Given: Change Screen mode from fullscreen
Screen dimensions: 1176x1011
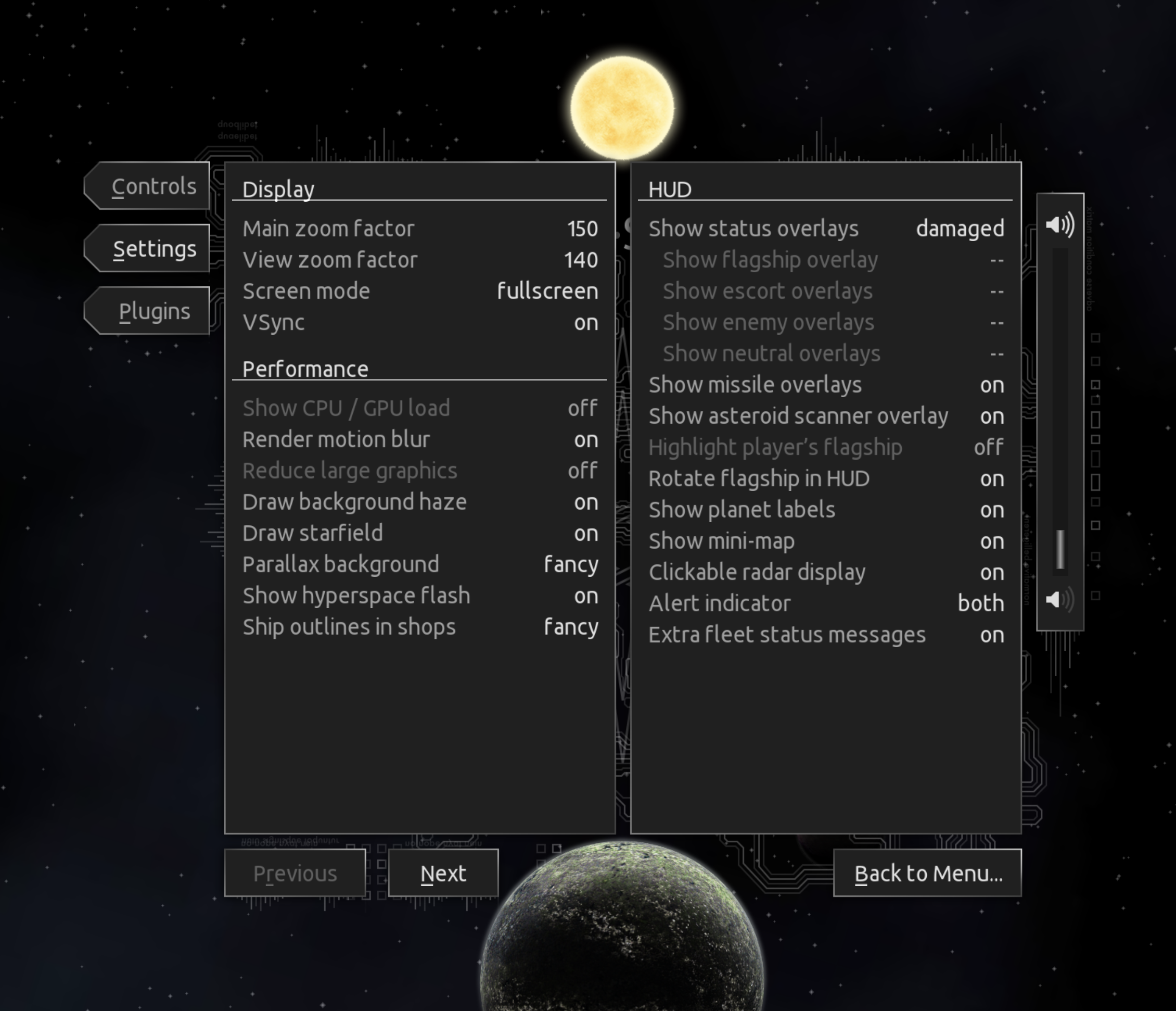Looking at the screenshot, I should click(420, 290).
